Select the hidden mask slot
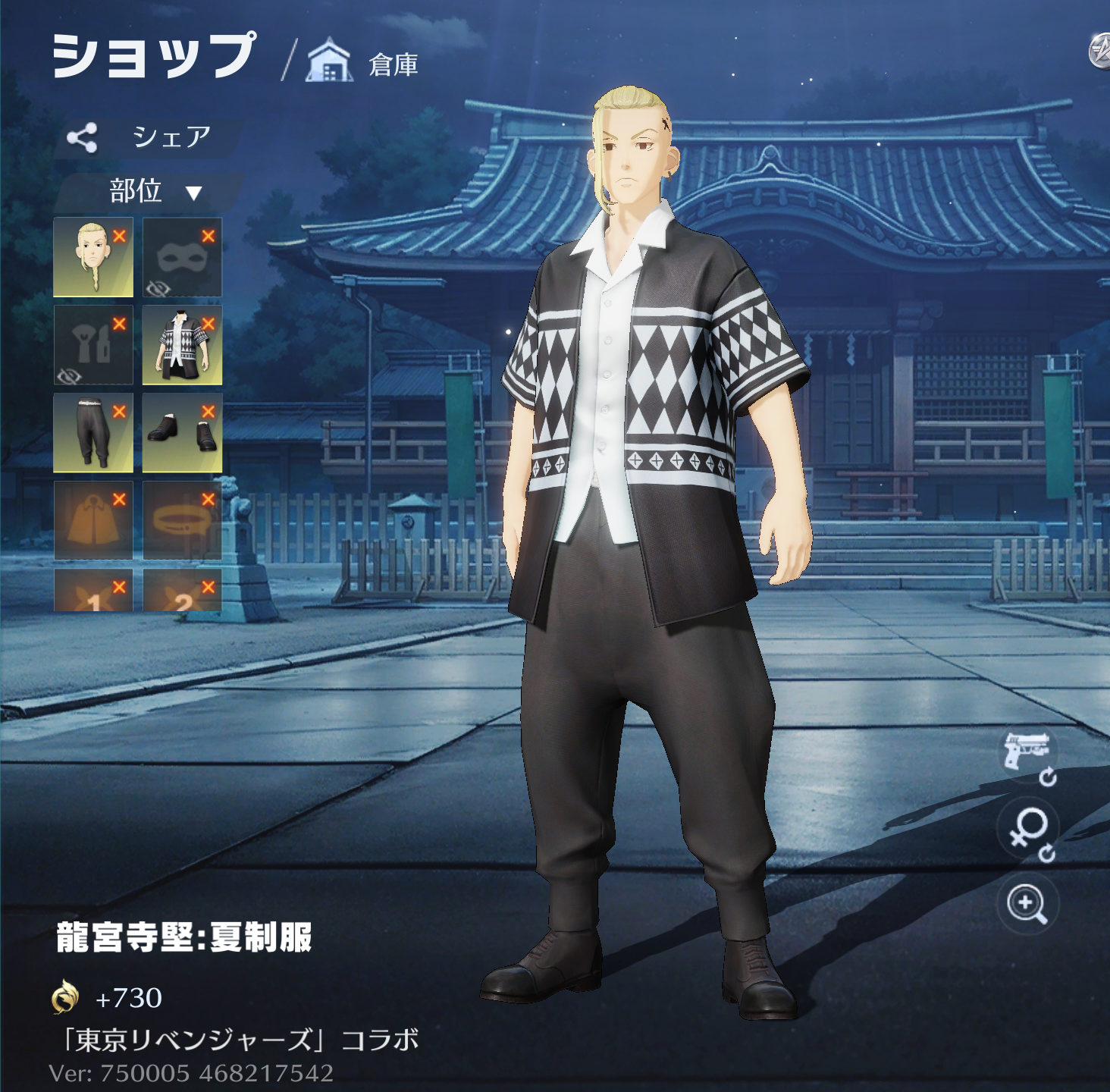Image resolution: width=1110 pixels, height=1092 pixels. coord(182,257)
